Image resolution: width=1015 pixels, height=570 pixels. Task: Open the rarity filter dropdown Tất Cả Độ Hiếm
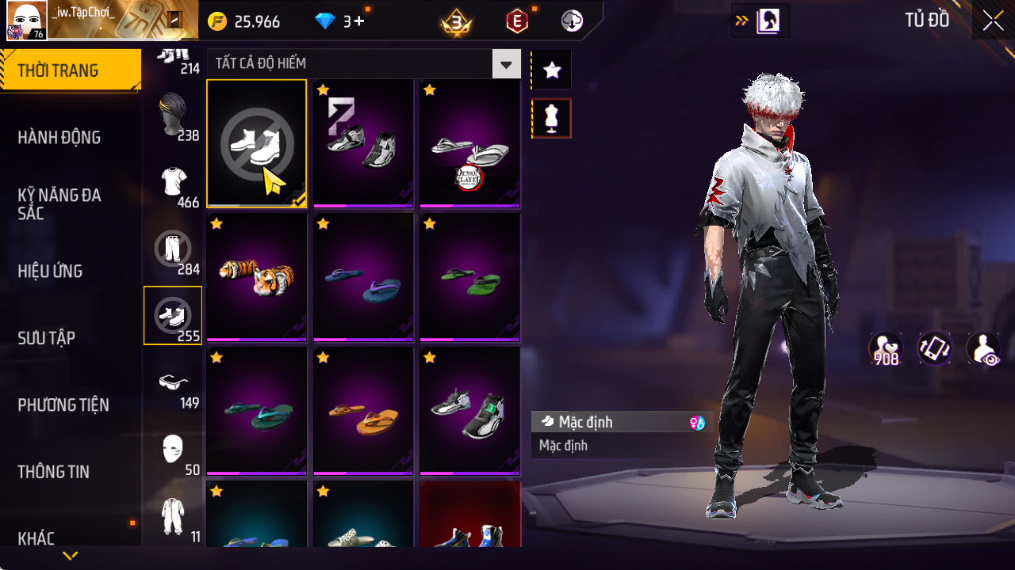pyautogui.click(x=364, y=64)
